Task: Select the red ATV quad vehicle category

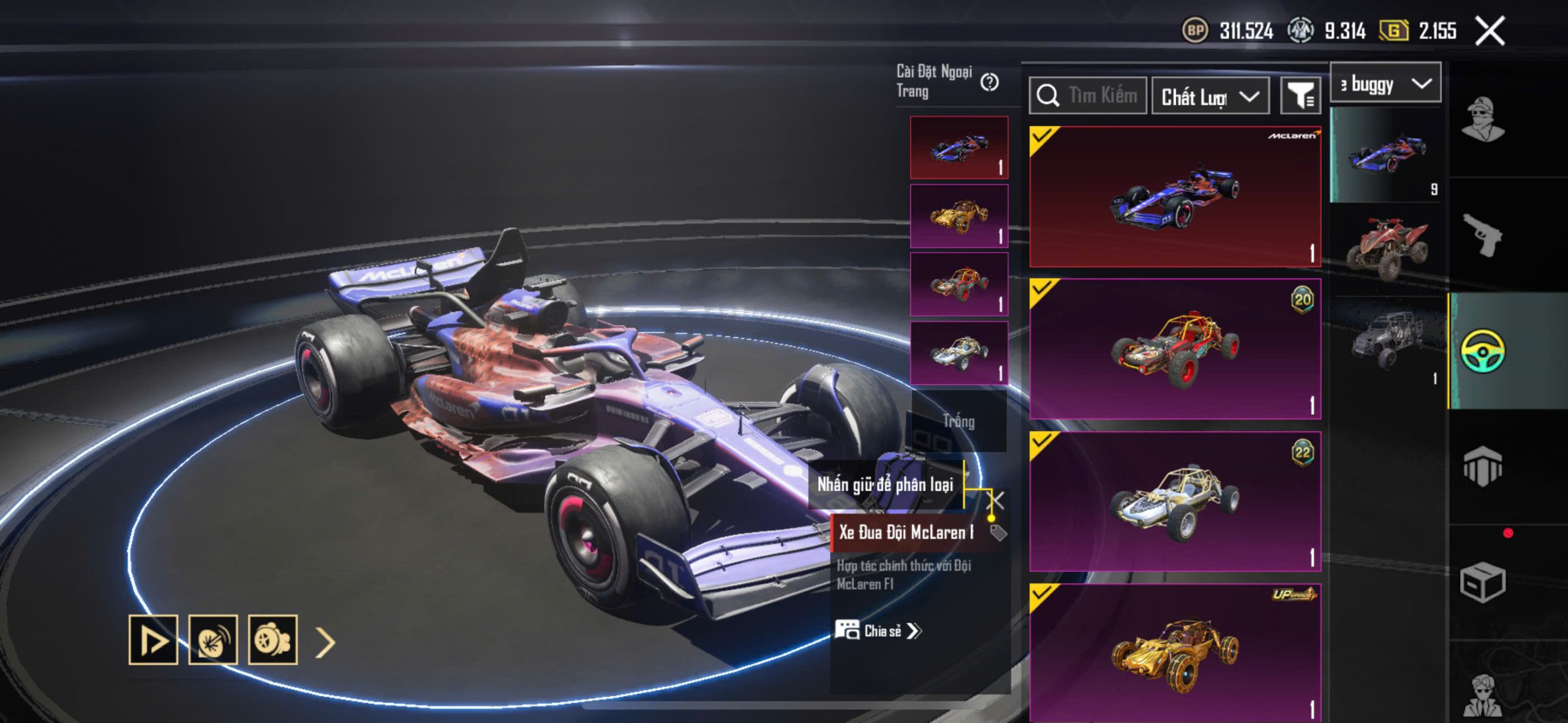Action: coord(1387,247)
